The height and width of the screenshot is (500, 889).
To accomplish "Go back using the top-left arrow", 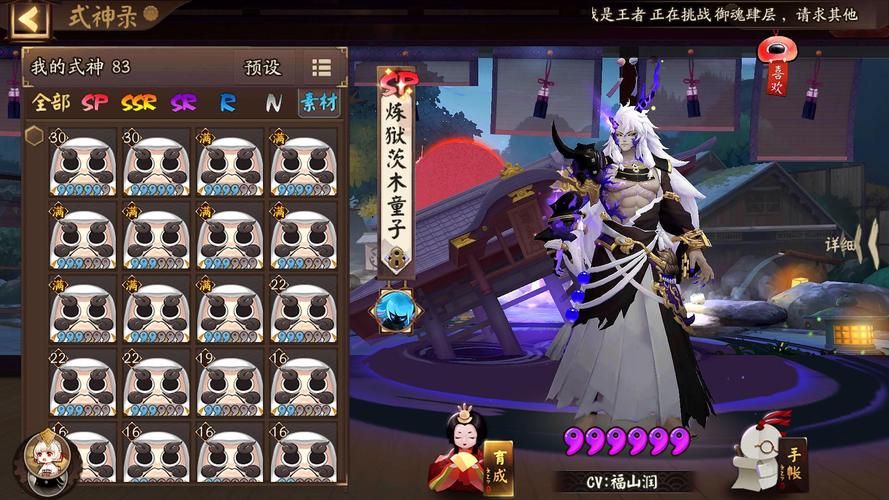I will tap(29, 18).
